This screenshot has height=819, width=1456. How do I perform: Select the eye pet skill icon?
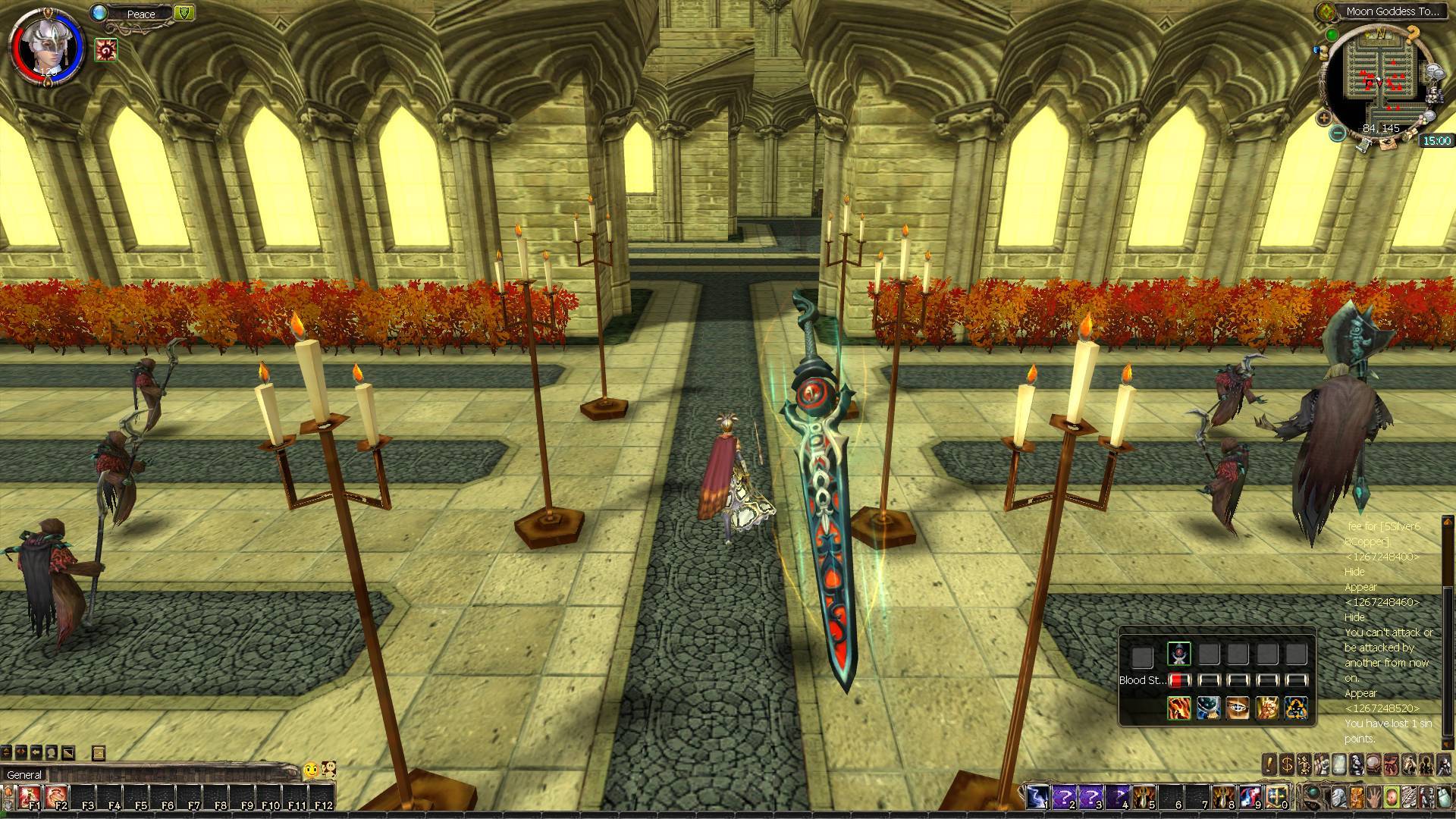(x=1238, y=708)
